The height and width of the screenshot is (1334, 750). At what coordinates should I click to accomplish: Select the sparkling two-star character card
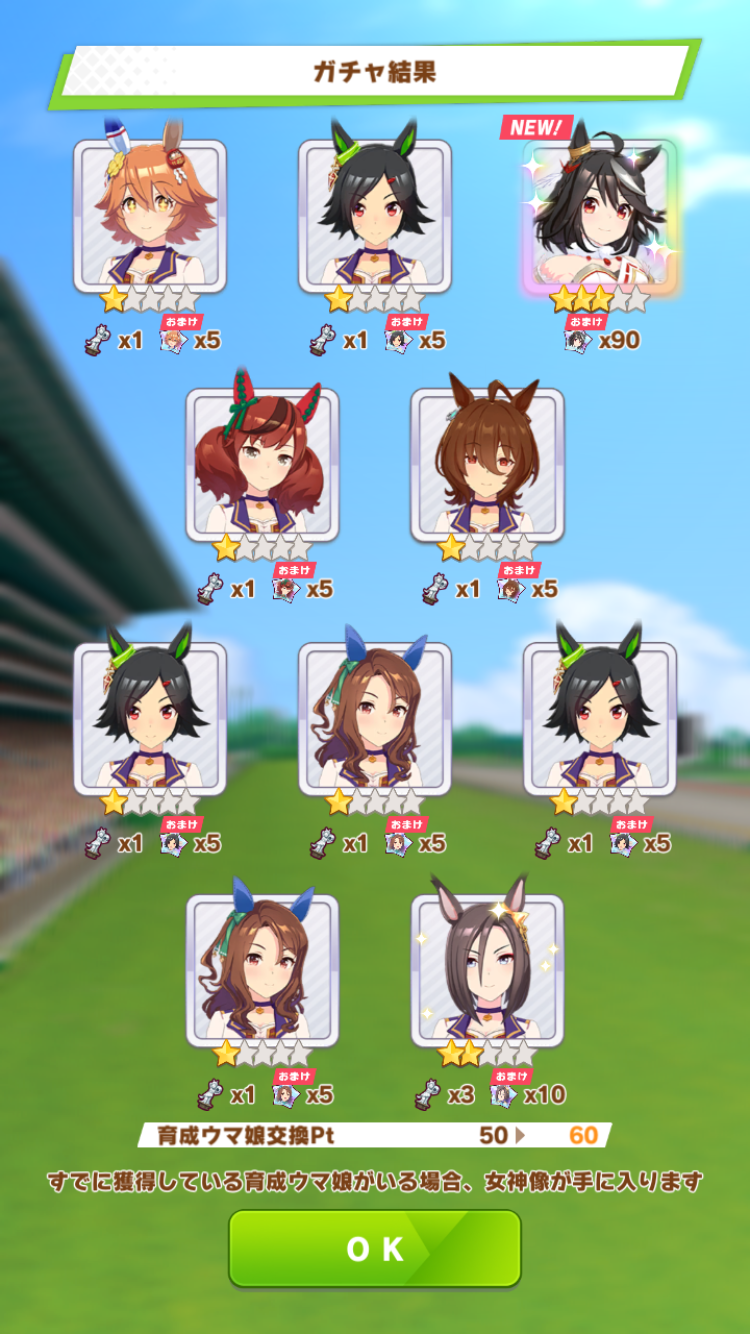[x=487, y=970]
